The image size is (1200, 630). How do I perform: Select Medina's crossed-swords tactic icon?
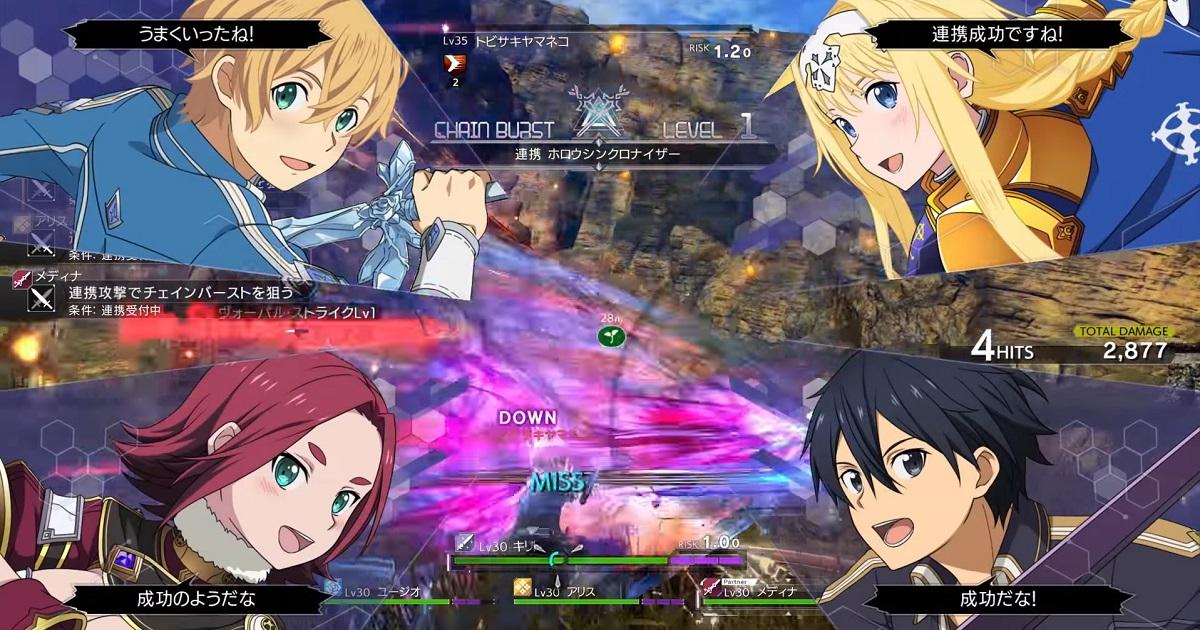point(41,298)
